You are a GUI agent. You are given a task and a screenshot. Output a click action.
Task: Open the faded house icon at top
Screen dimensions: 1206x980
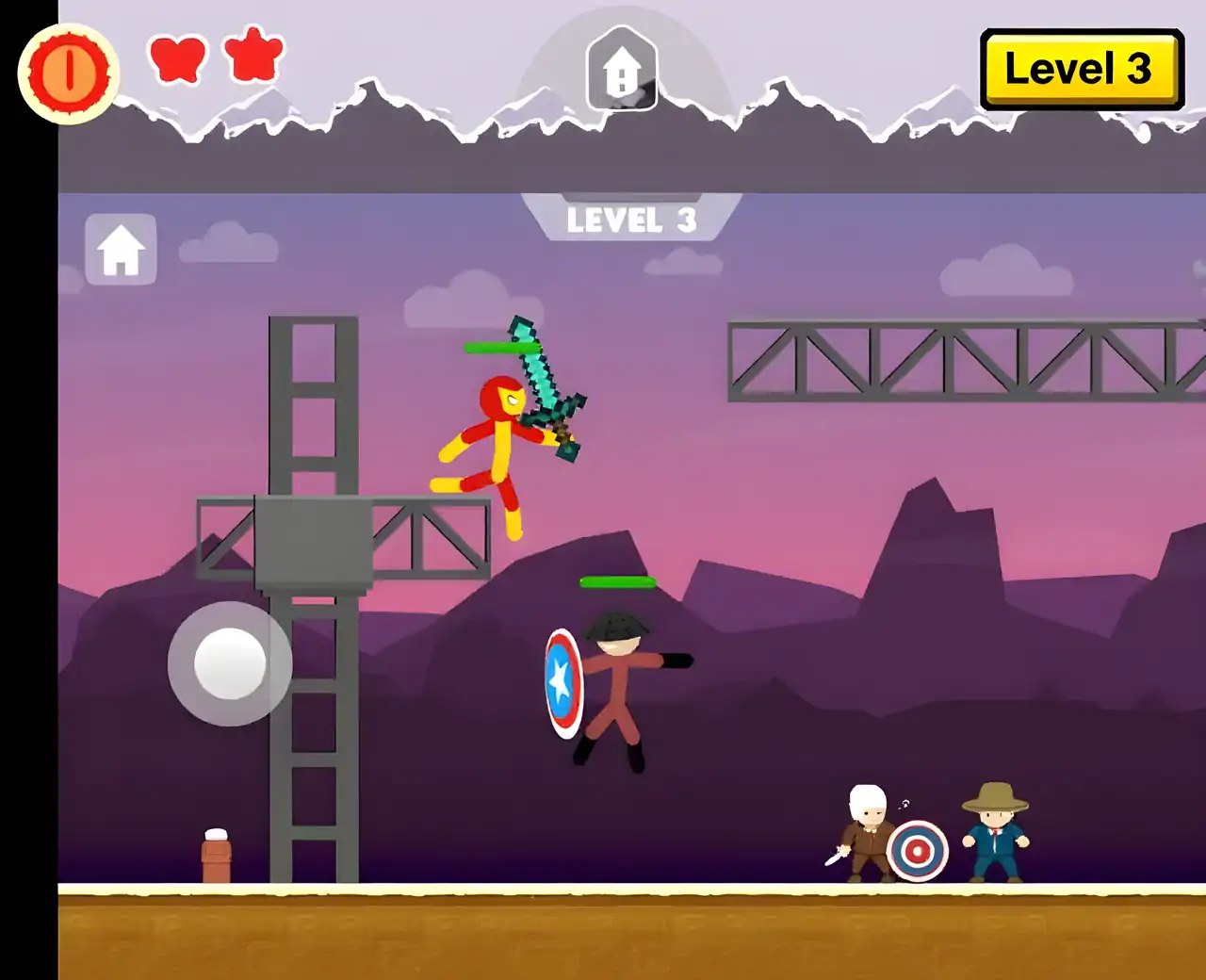[622, 69]
